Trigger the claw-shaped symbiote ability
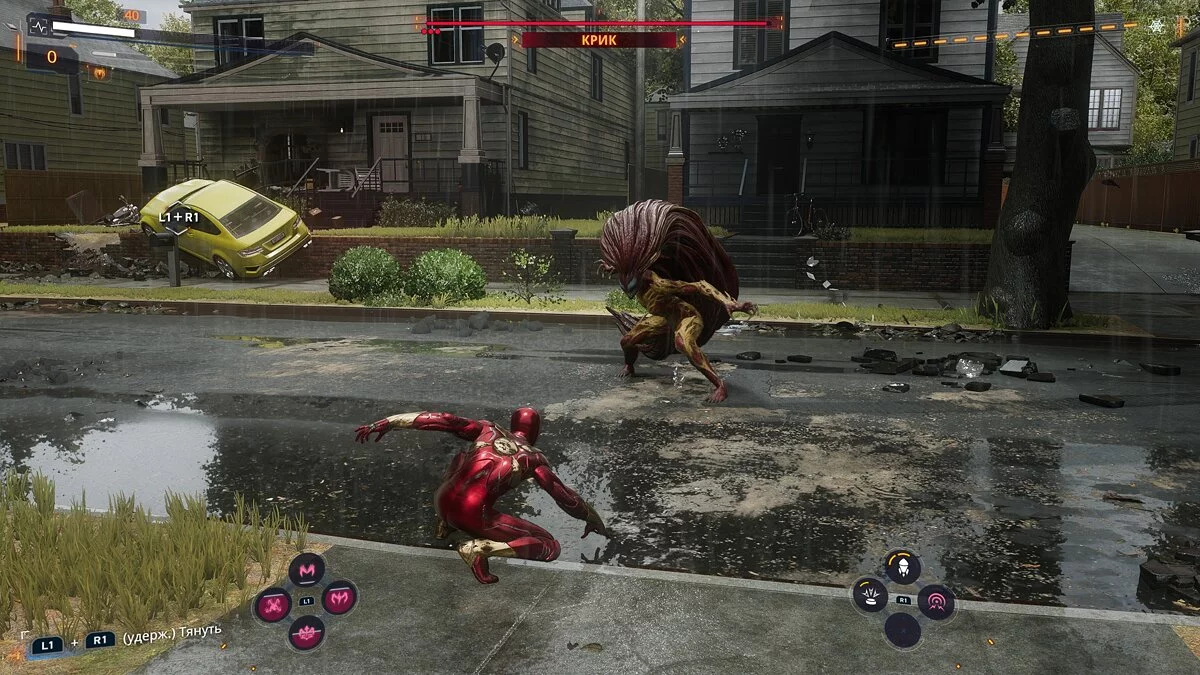Viewport: 1200px width, 675px height. [340, 598]
